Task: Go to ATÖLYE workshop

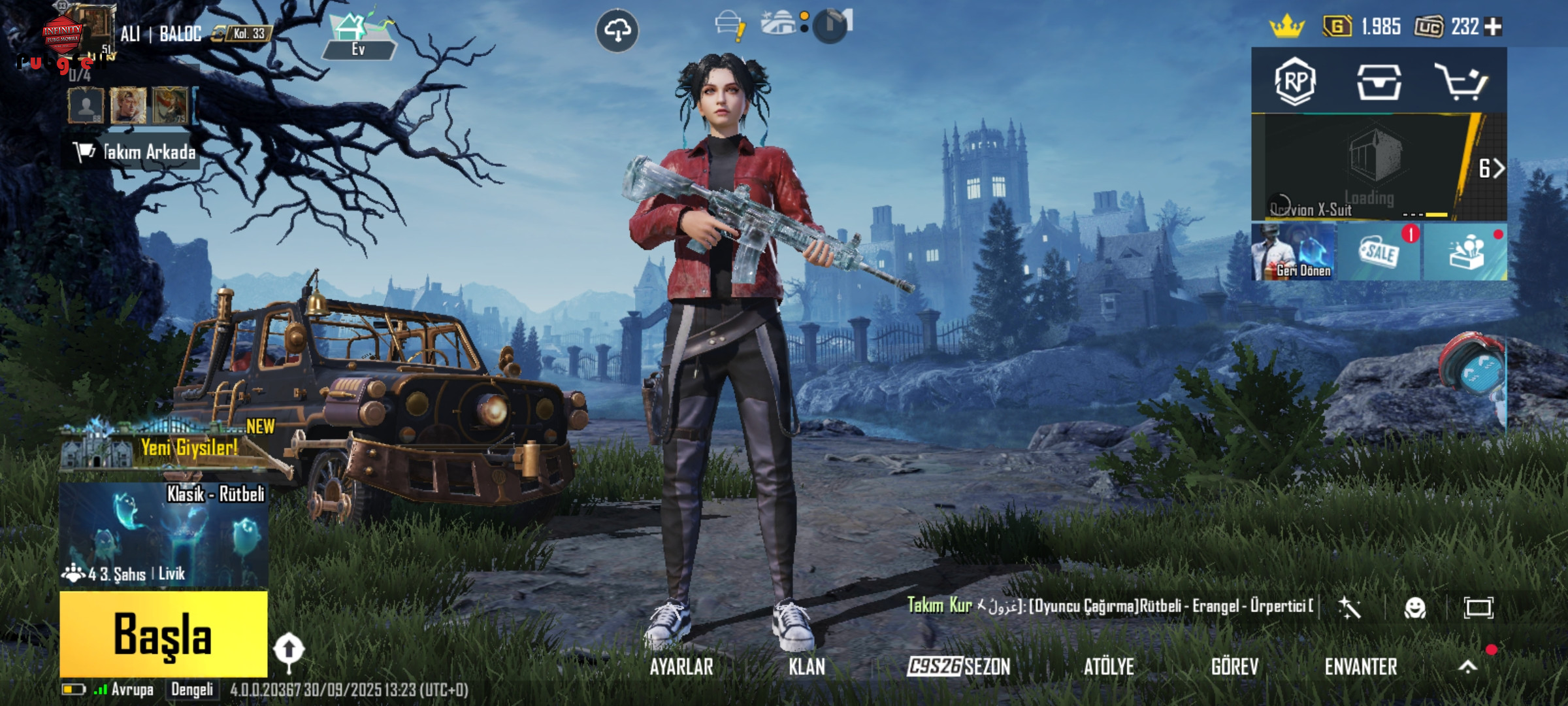Action: (x=1109, y=667)
